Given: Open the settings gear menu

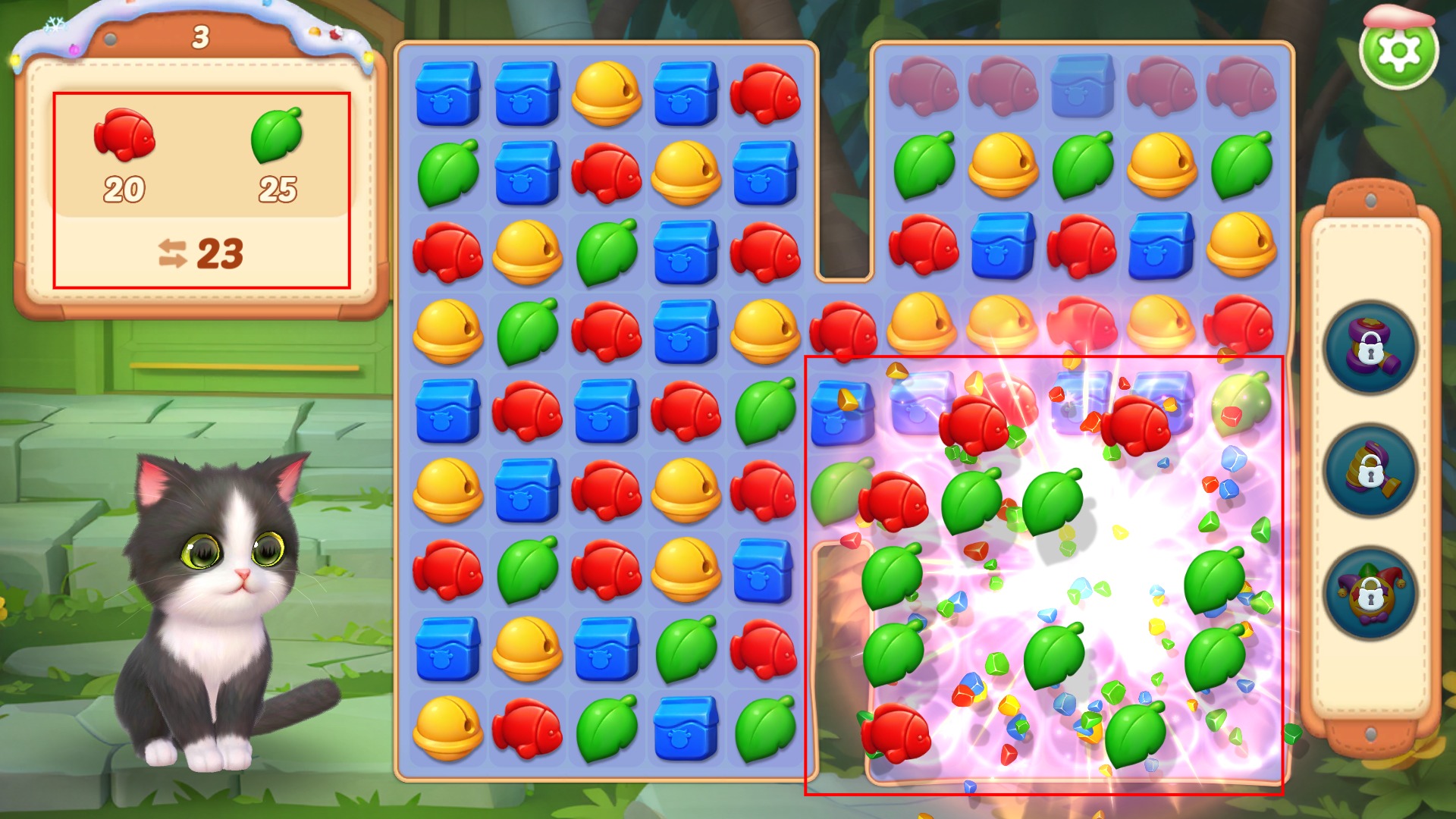Looking at the screenshot, I should (1398, 51).
